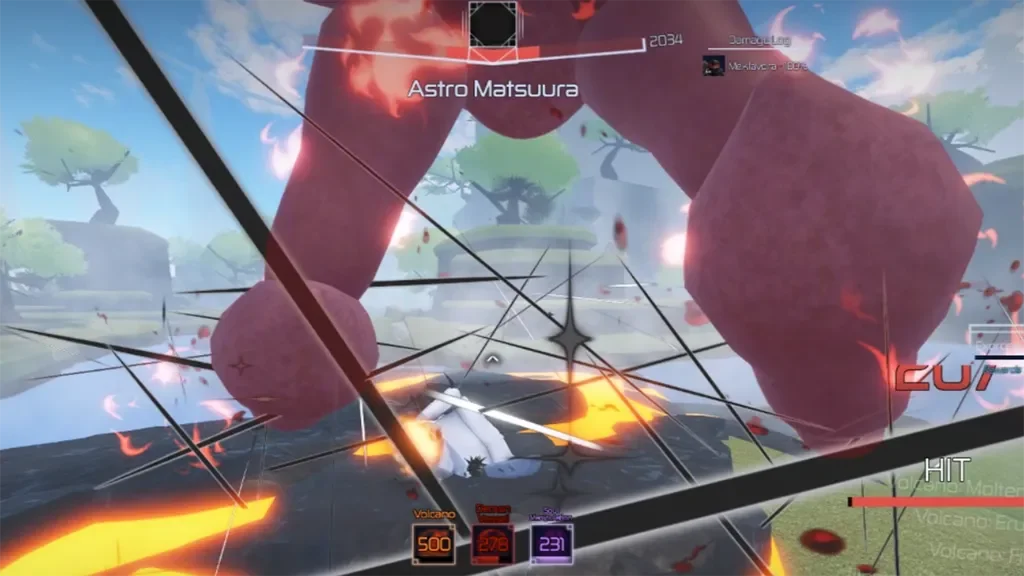The image size is (1024, 576).
Task: Activate the Volcano ability slot
Action: [434, 543]
